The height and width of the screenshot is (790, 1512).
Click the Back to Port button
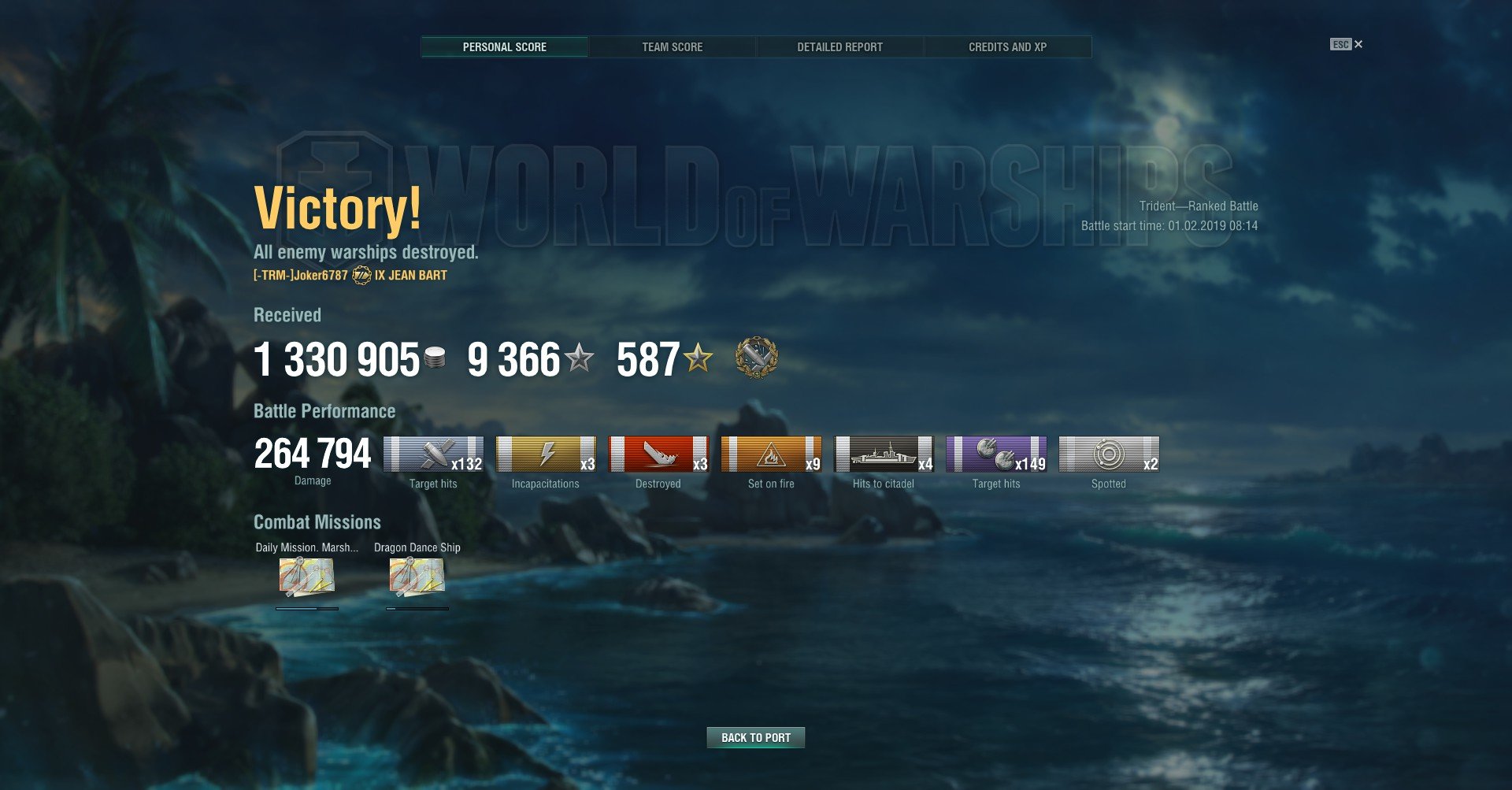coord(755,737)
